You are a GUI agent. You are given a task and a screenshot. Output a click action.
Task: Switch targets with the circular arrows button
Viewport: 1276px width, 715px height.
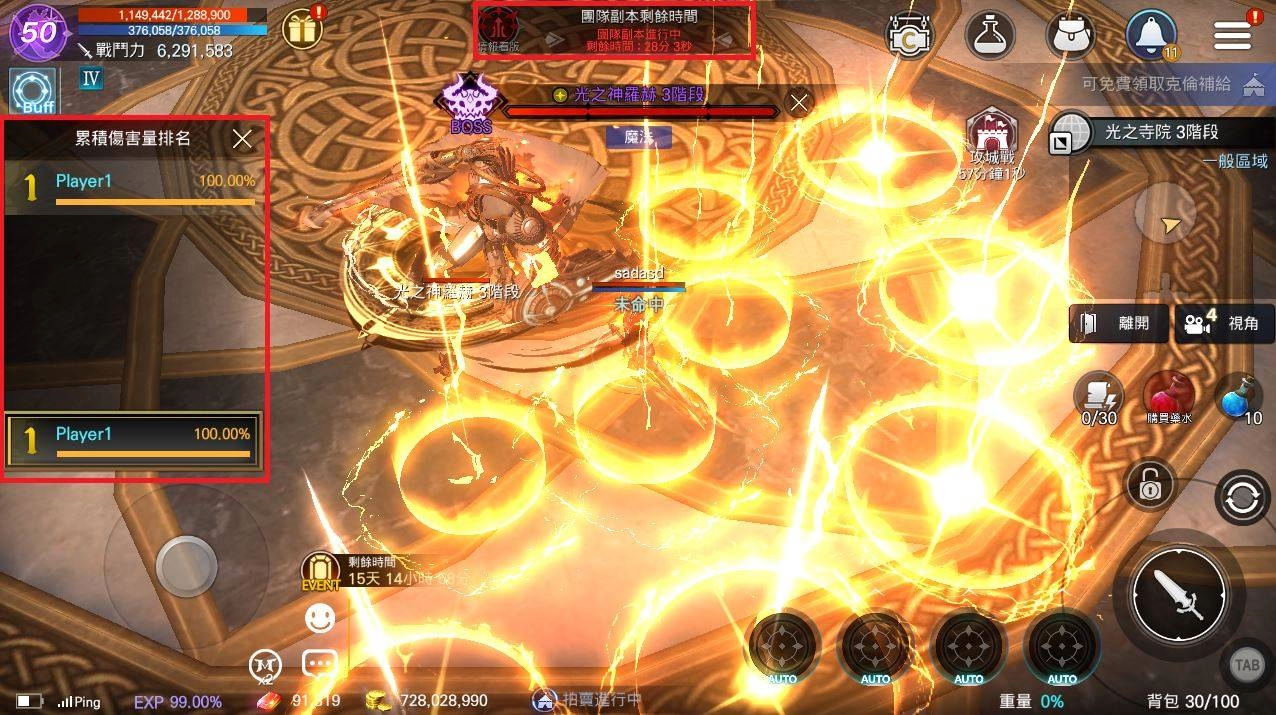point(1241,498)
